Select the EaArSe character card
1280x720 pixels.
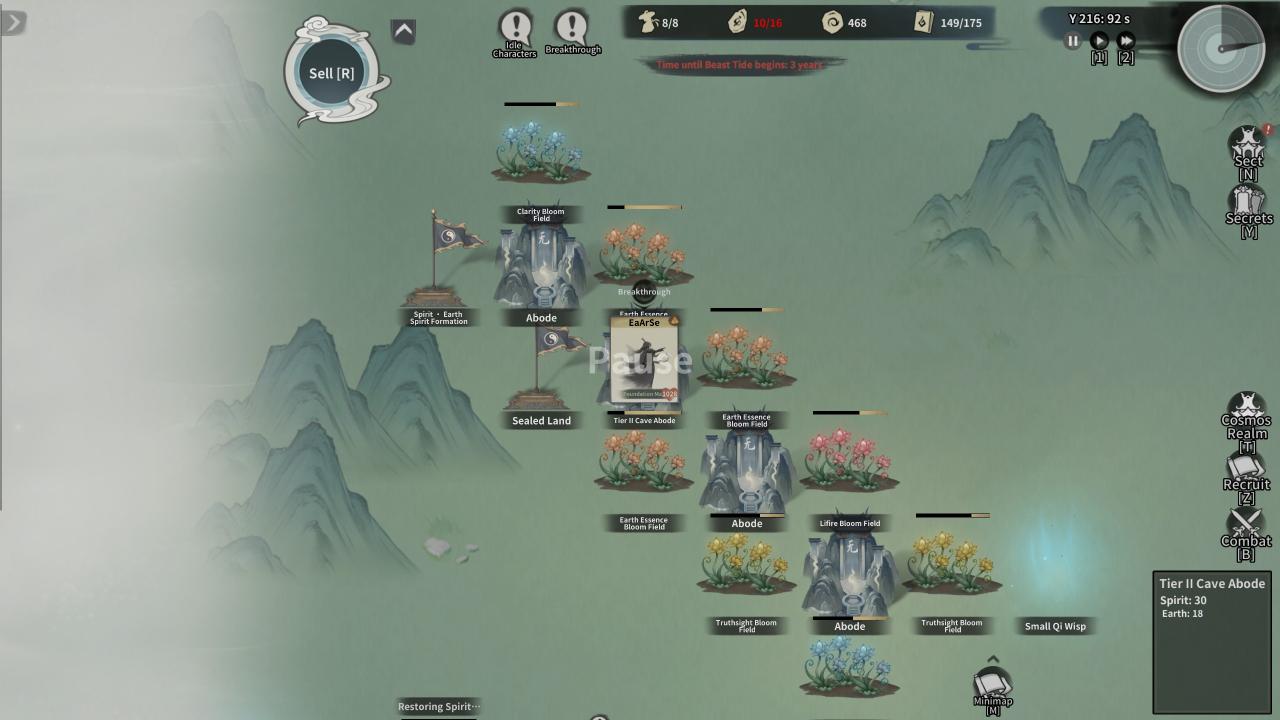[x=644, y=360]
